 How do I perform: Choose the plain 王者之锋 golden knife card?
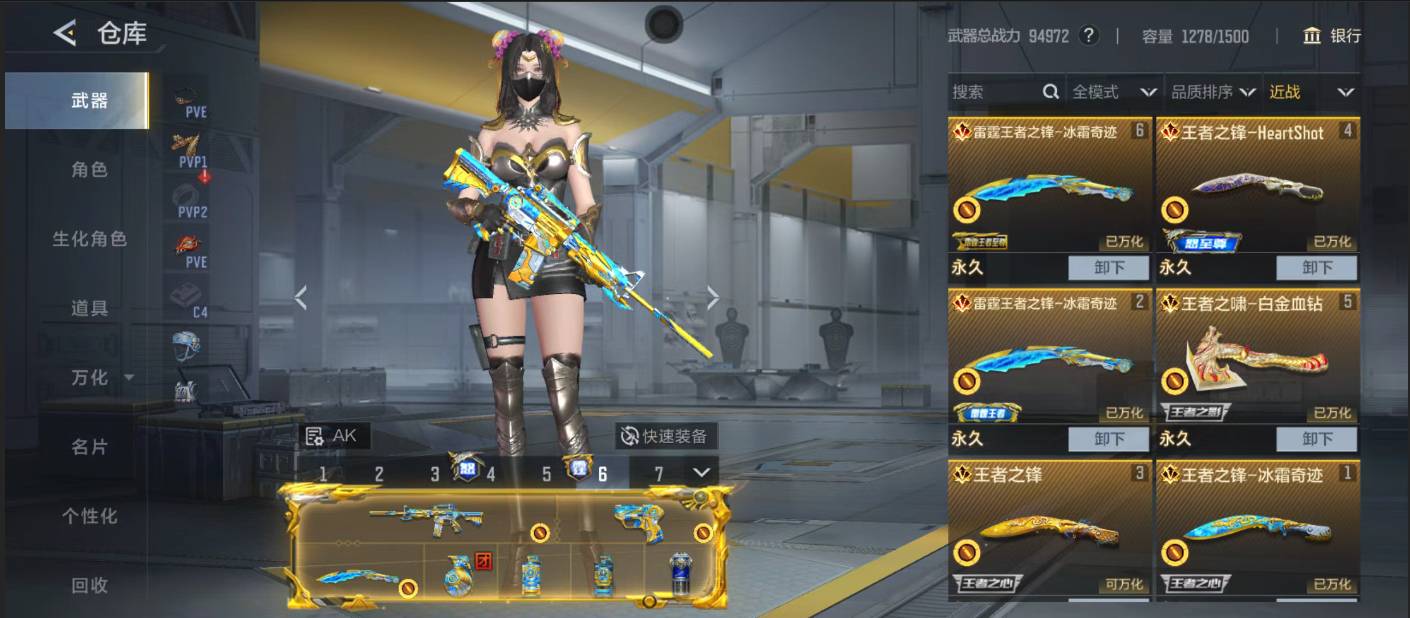point(1049,528)
